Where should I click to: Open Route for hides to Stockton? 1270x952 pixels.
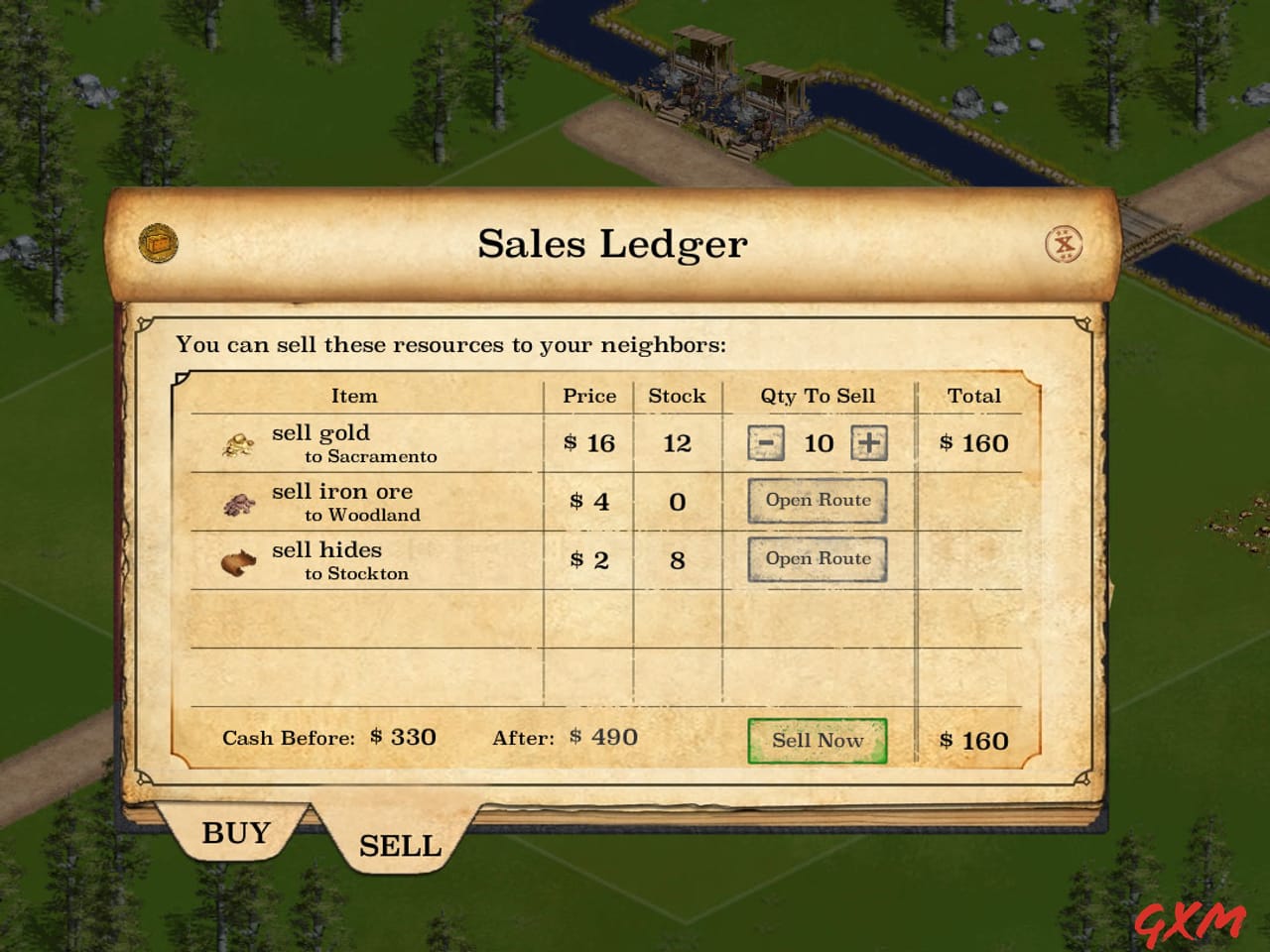817,558
